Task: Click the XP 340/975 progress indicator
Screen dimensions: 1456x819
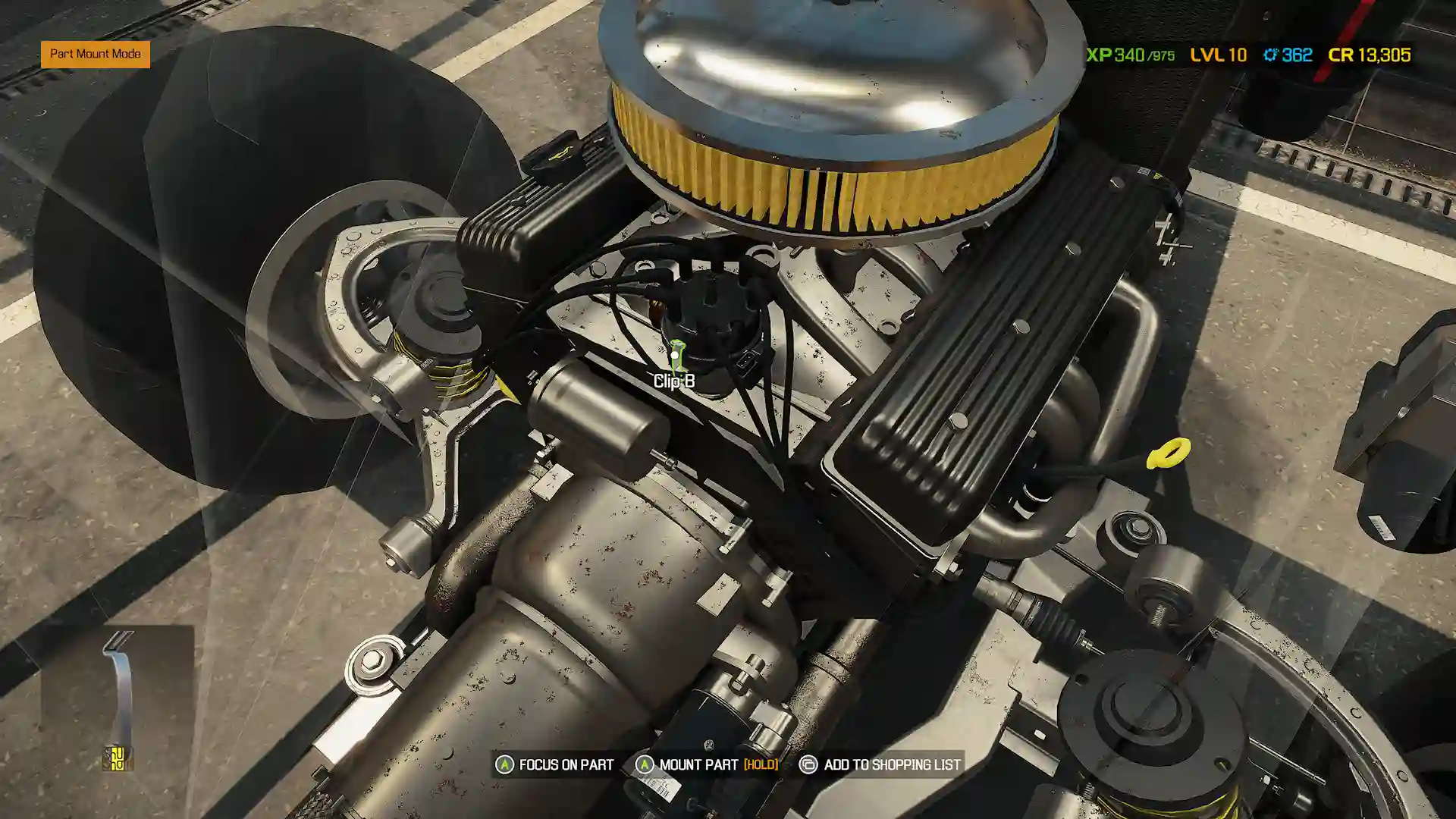Action: 1130,55
